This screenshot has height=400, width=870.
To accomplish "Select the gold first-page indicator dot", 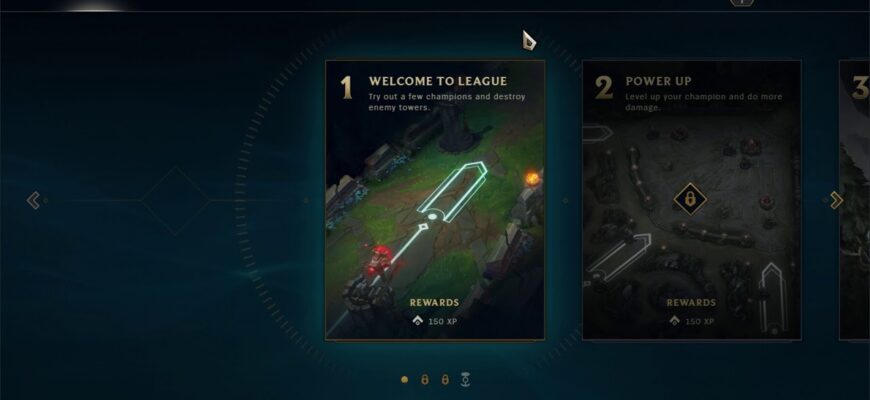I will [404, 380].
